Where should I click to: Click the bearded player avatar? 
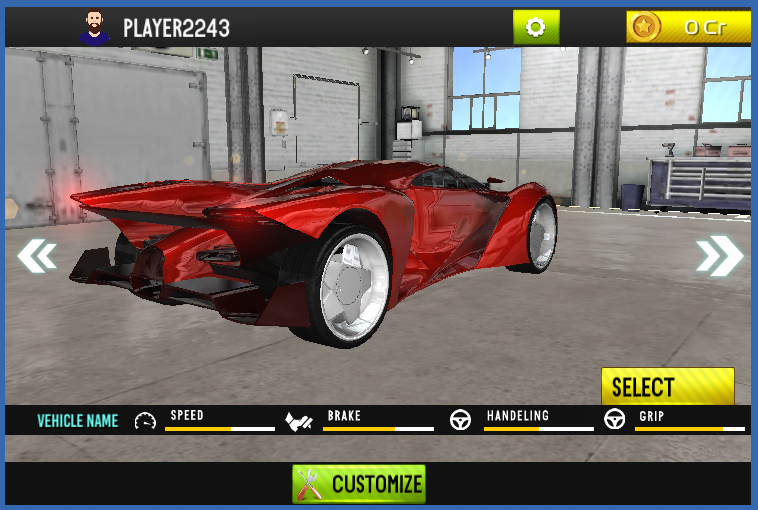point(95,28)
